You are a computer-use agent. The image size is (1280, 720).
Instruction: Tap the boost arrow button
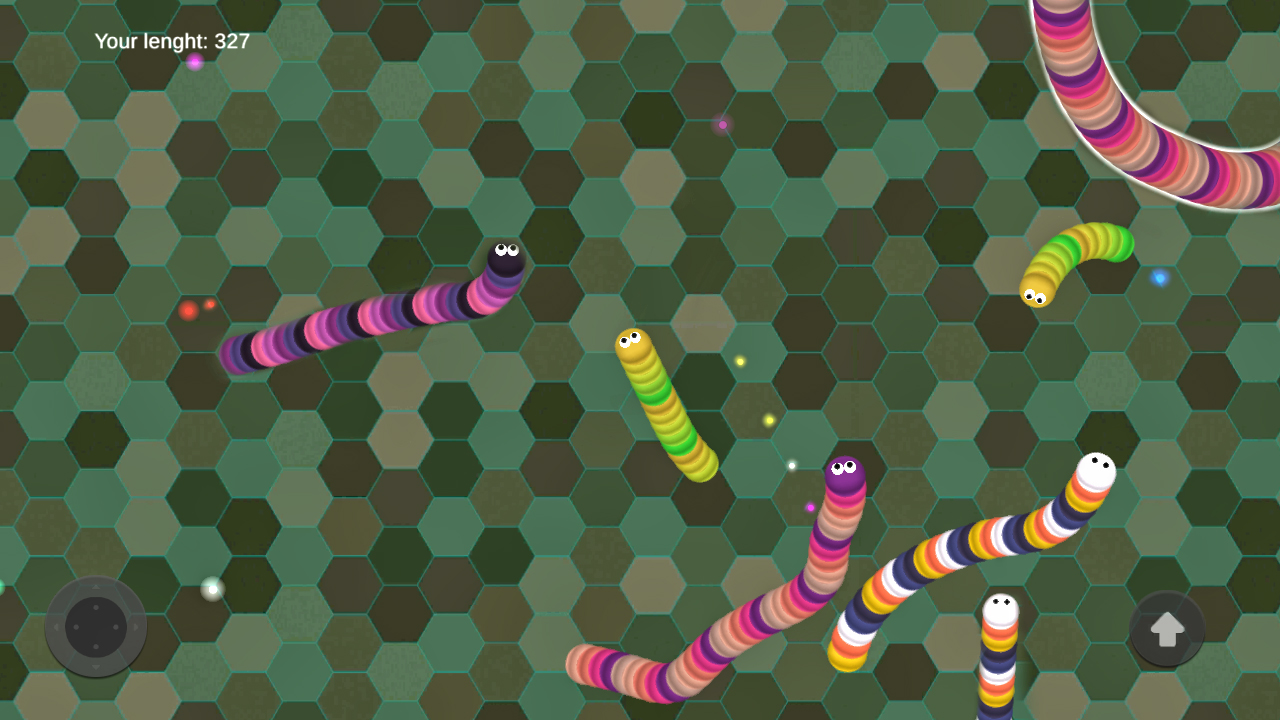1166,628
